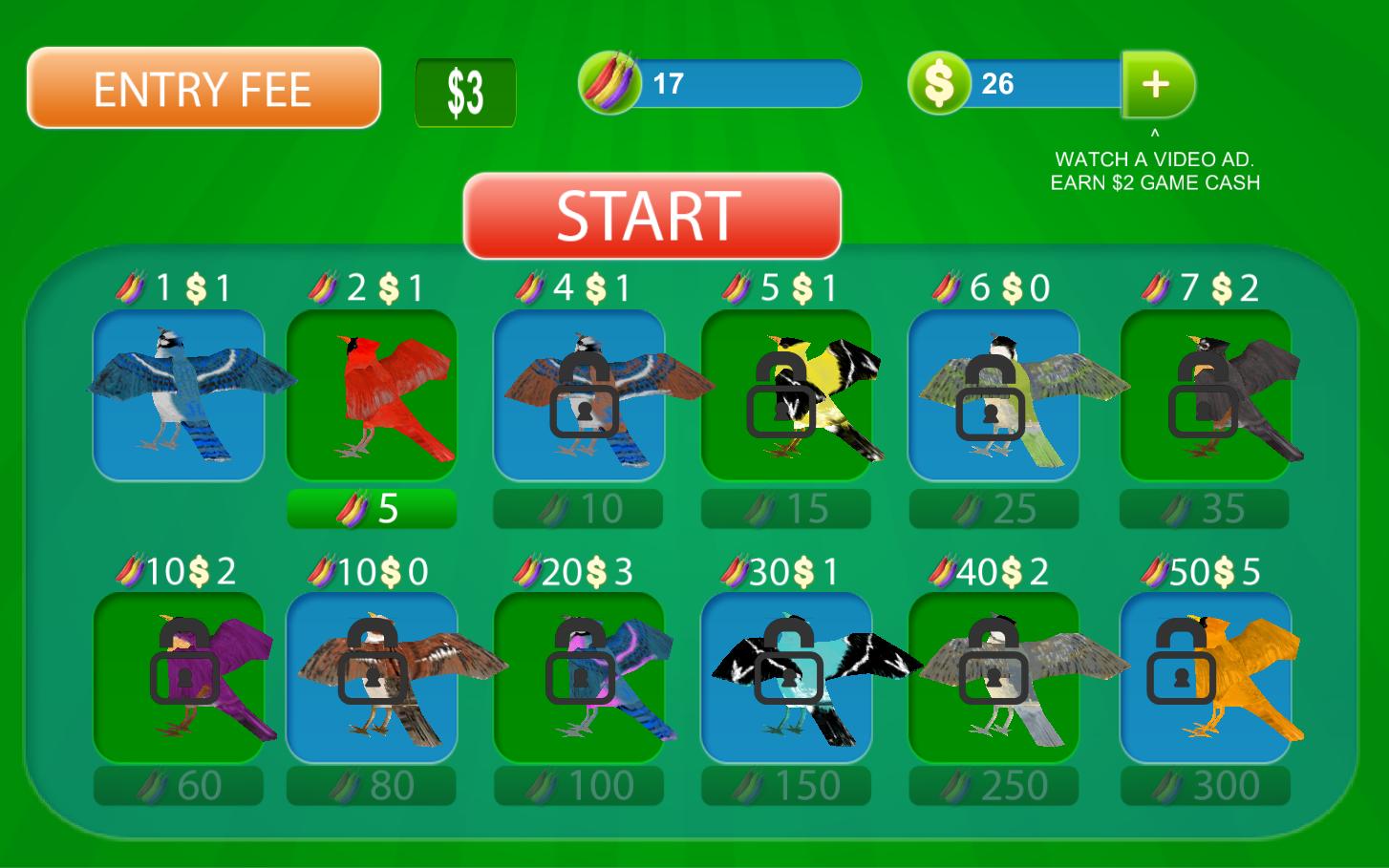Image resolution: width=1389 pixels, height=868 pixels.
Task: Click the green dollar coin icon
Action: click(x=938, y=84)
